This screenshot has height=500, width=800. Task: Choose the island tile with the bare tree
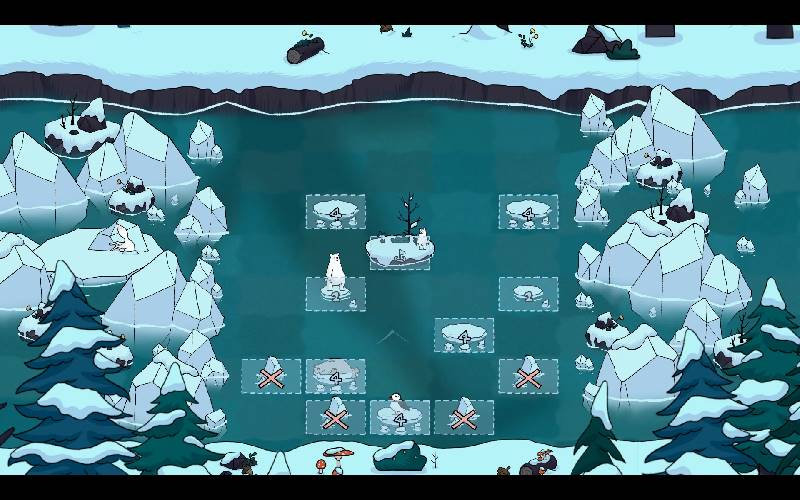(x=400, y=252)
